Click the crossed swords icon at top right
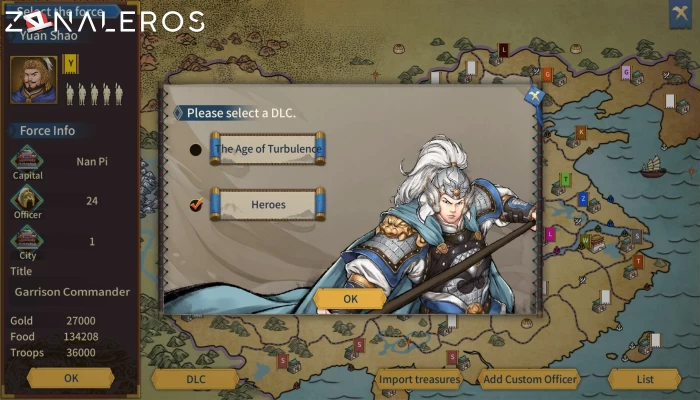 (x=682, y=12)
